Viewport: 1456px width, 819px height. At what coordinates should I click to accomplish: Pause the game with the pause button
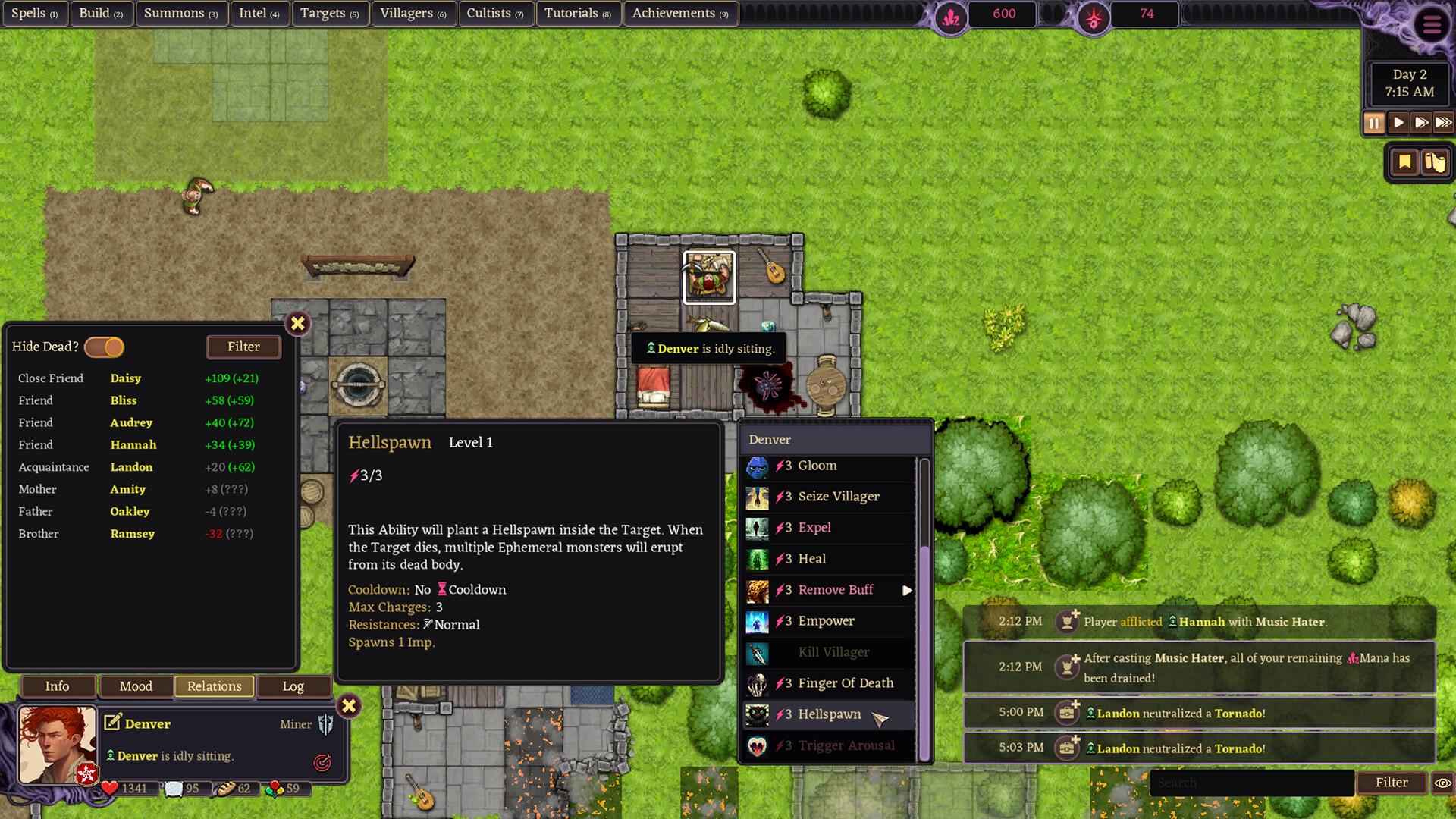[1374, 122]
